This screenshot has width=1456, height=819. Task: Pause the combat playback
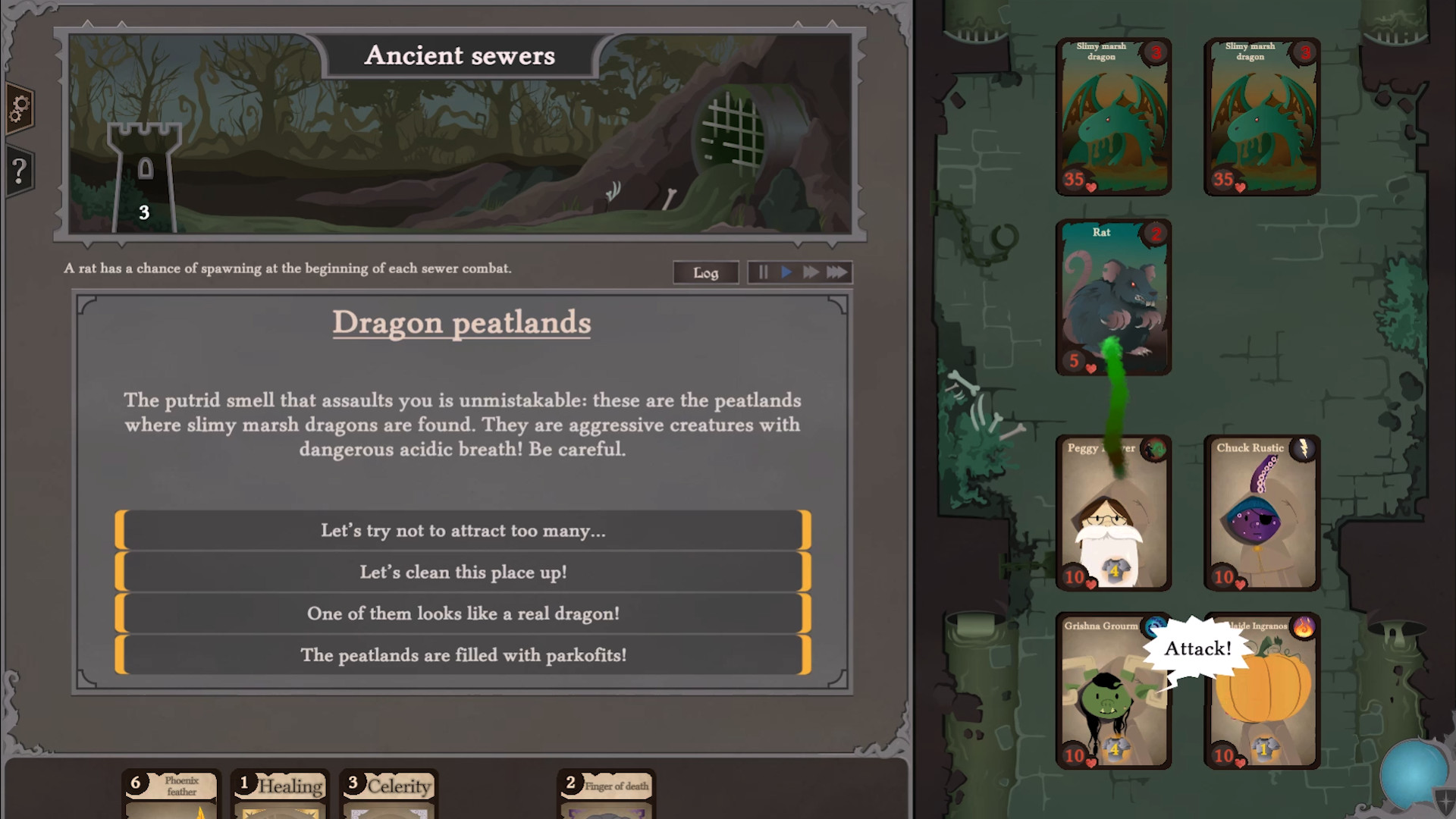click(763, 272)
